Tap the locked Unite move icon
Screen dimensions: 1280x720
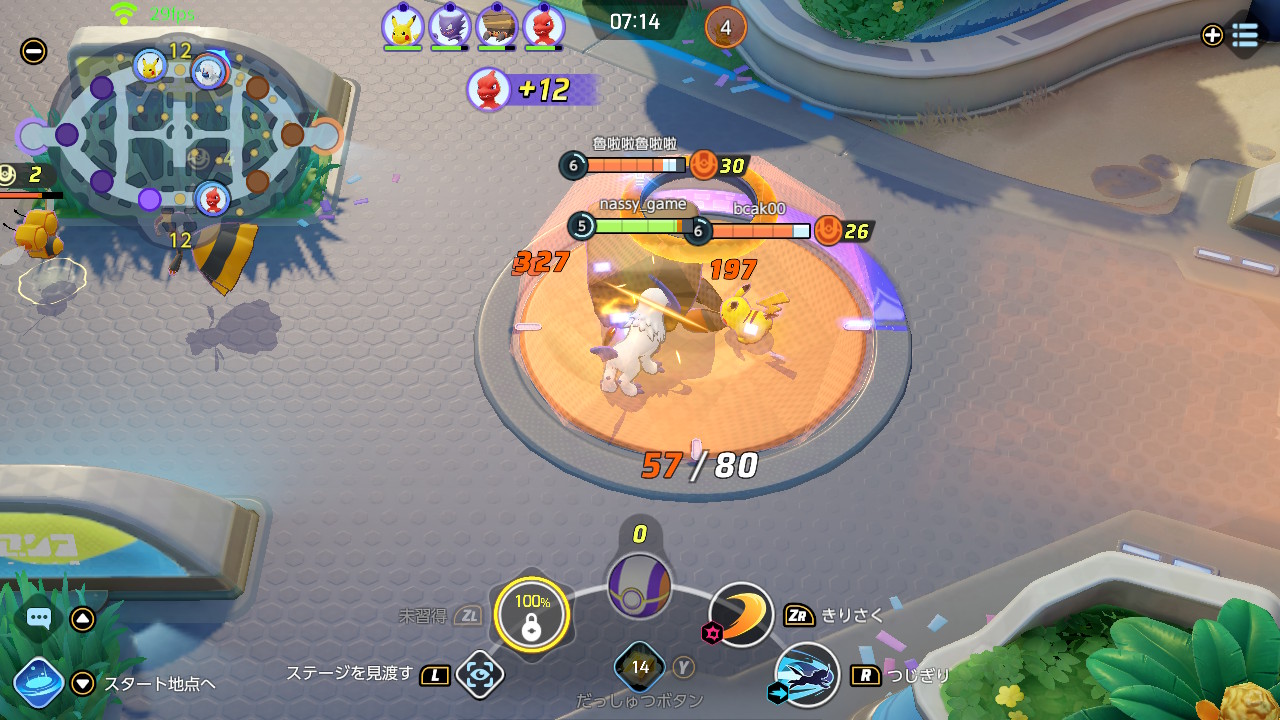[x=532, y=614]
